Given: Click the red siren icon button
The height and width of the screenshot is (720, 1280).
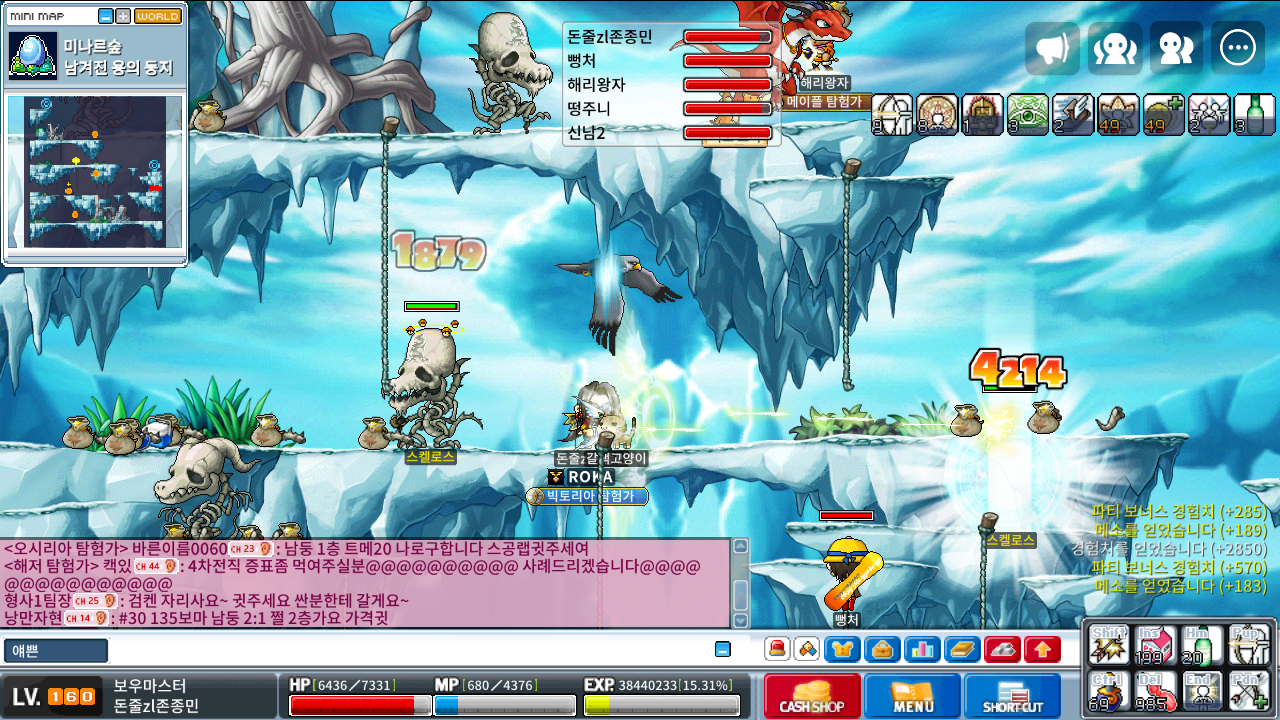Looking at the screenshot, I should point(777,649).
